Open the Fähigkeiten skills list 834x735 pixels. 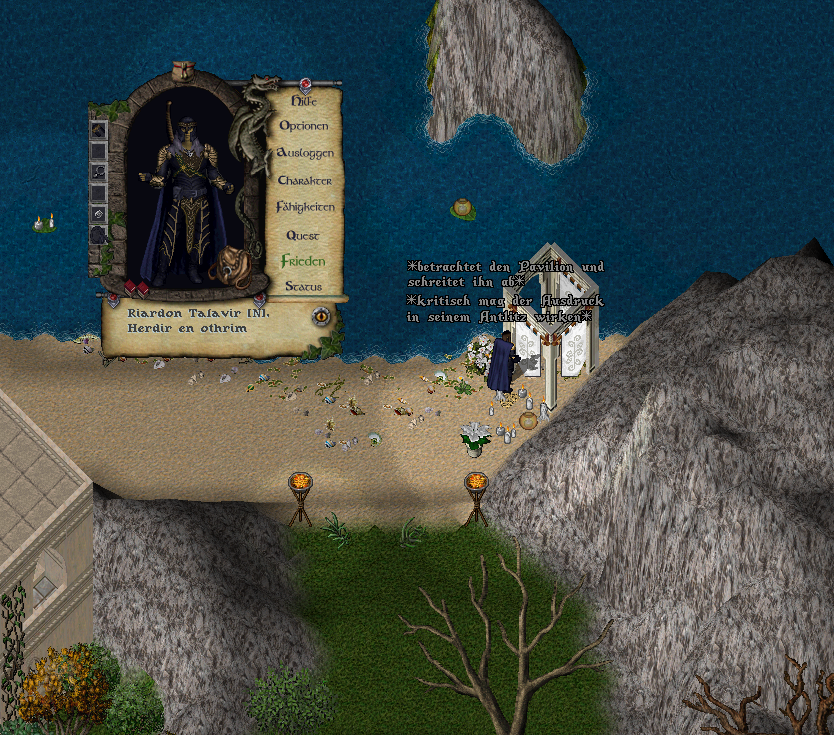305,207
